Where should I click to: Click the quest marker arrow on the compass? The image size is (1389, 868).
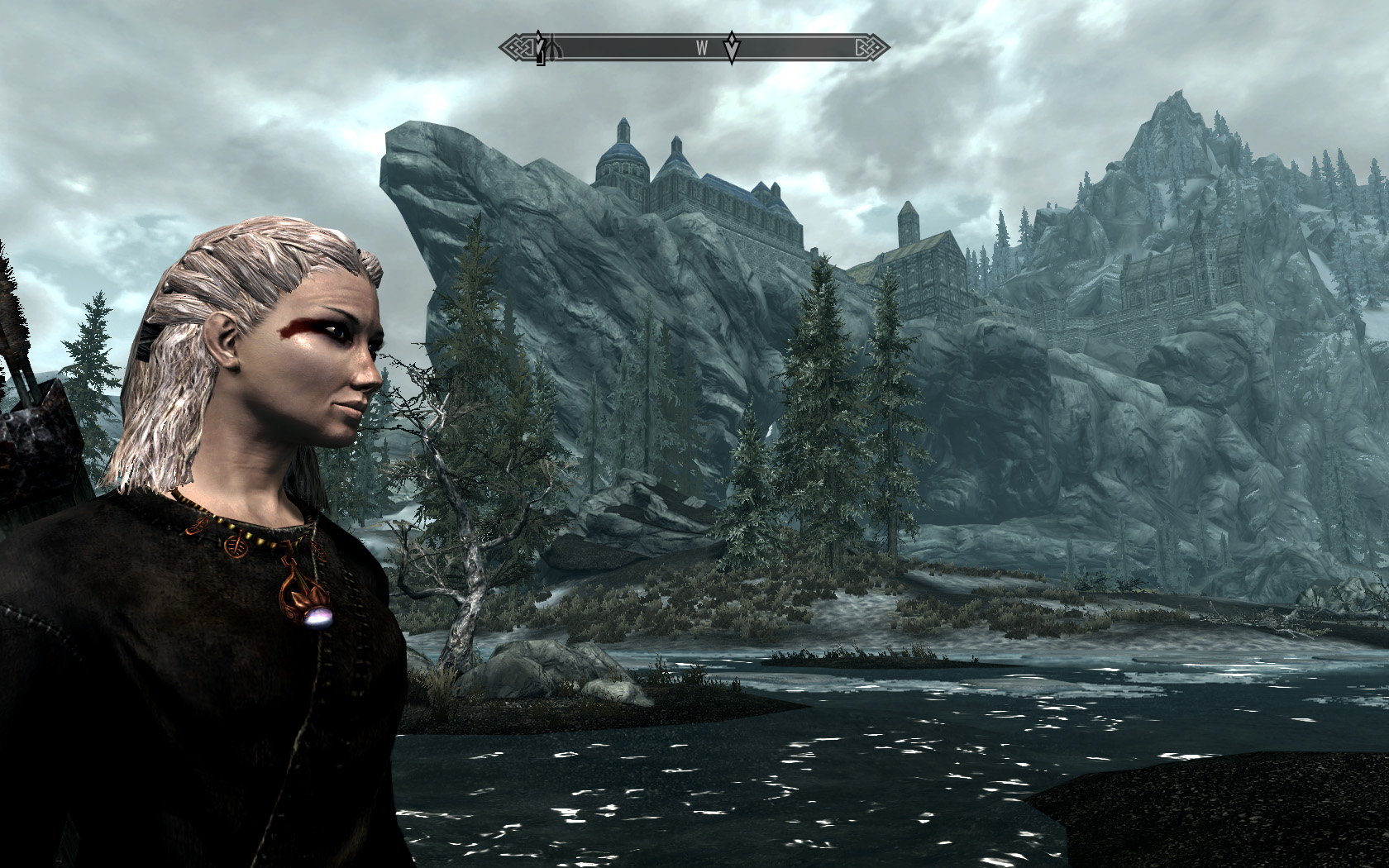tap(732, 48)
